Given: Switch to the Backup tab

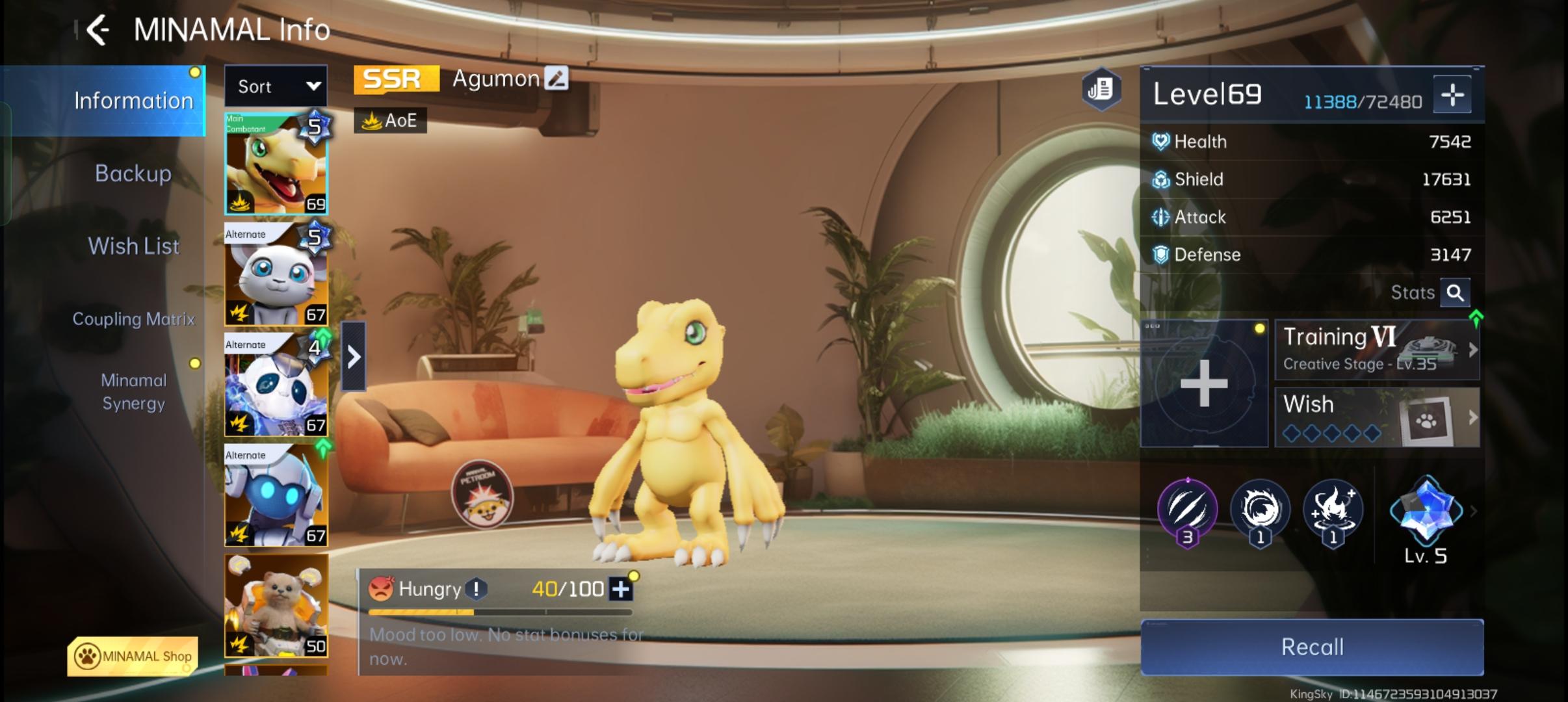Looking at the screenshot, I should coord(133,174).
